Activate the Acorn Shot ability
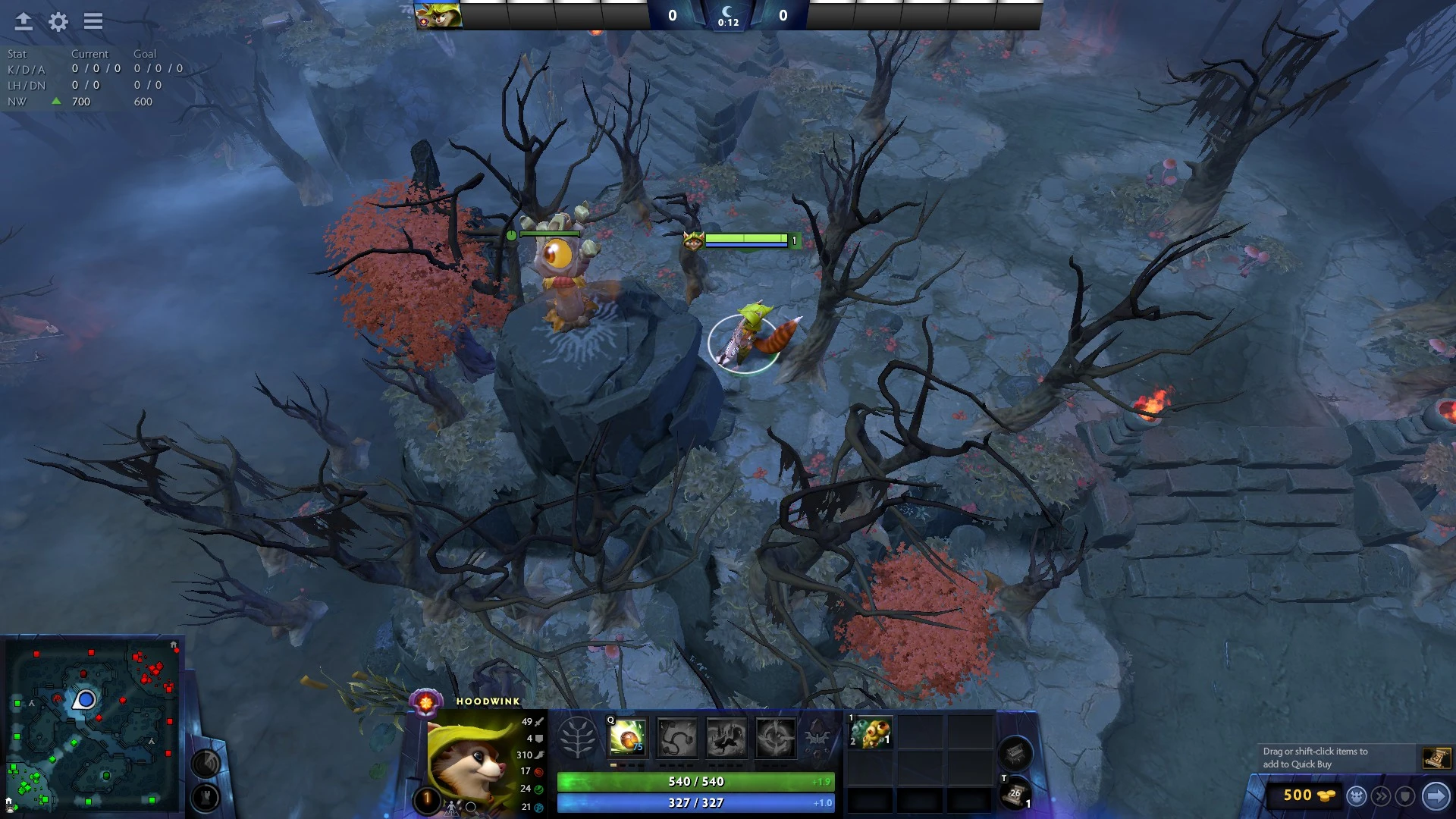Screen dimensions: 1456x819 tap(628, 737)
